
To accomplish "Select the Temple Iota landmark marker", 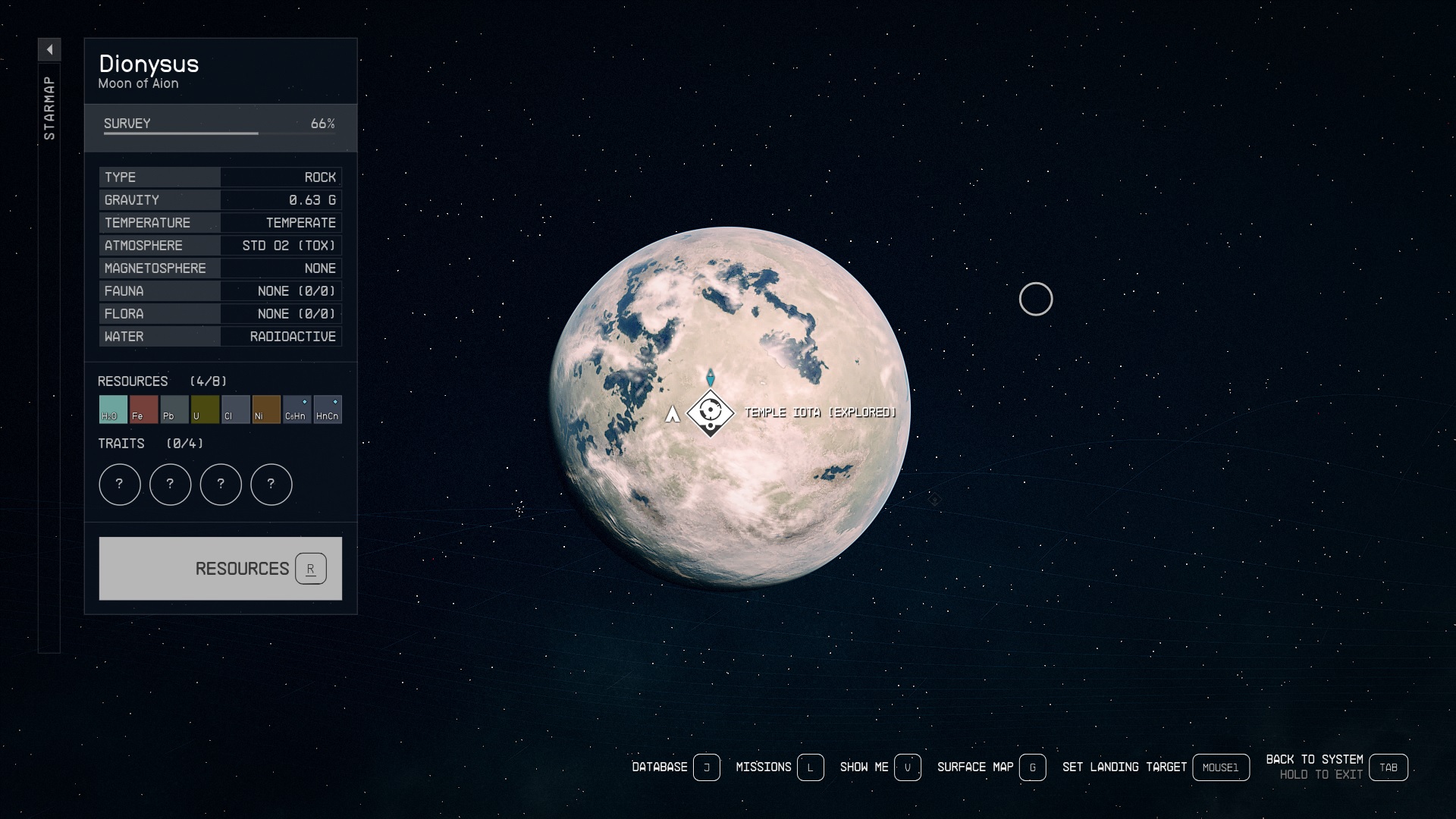I will 711,413.
